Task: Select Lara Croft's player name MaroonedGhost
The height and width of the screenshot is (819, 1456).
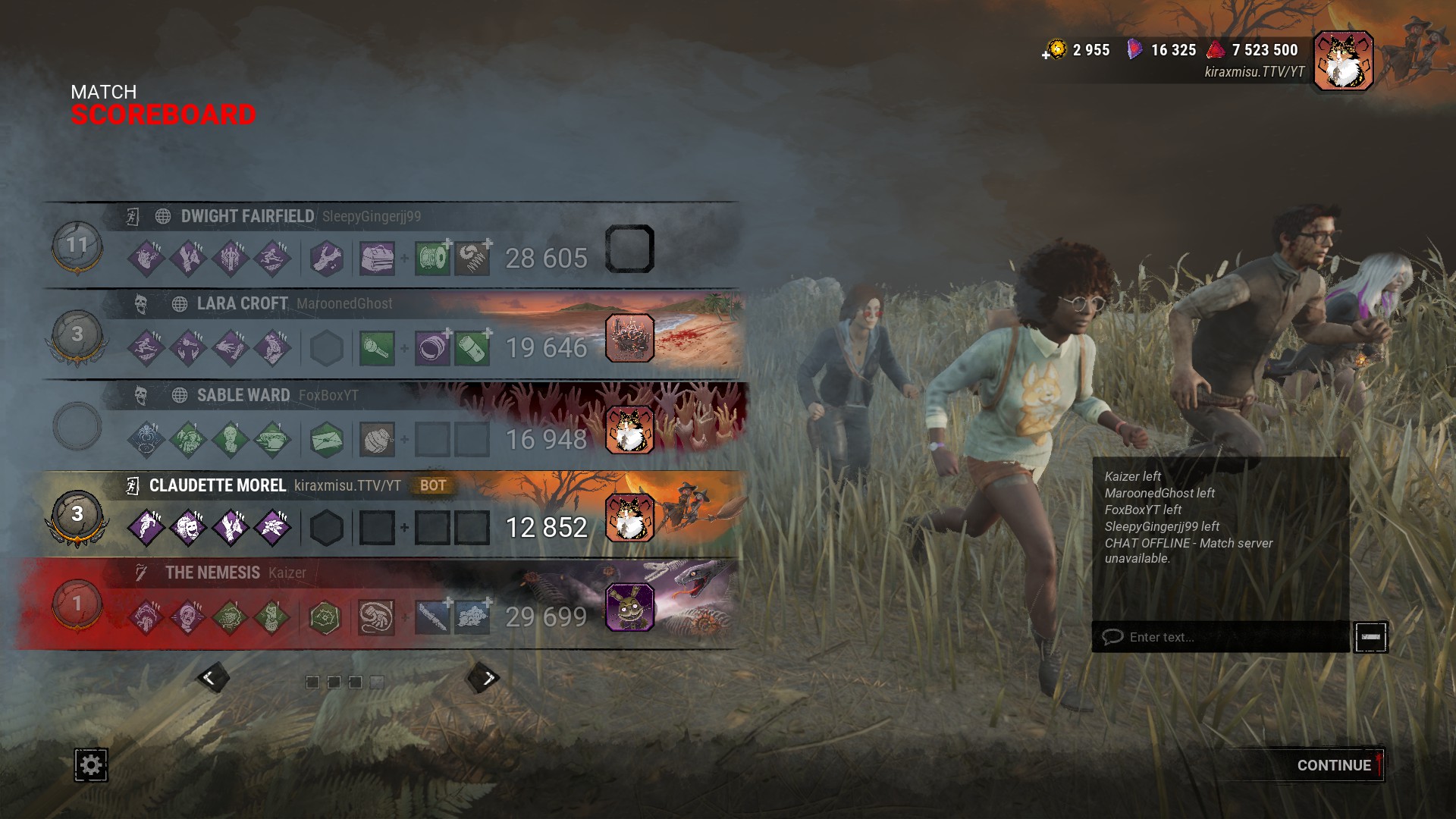Action: pos(344,304)
